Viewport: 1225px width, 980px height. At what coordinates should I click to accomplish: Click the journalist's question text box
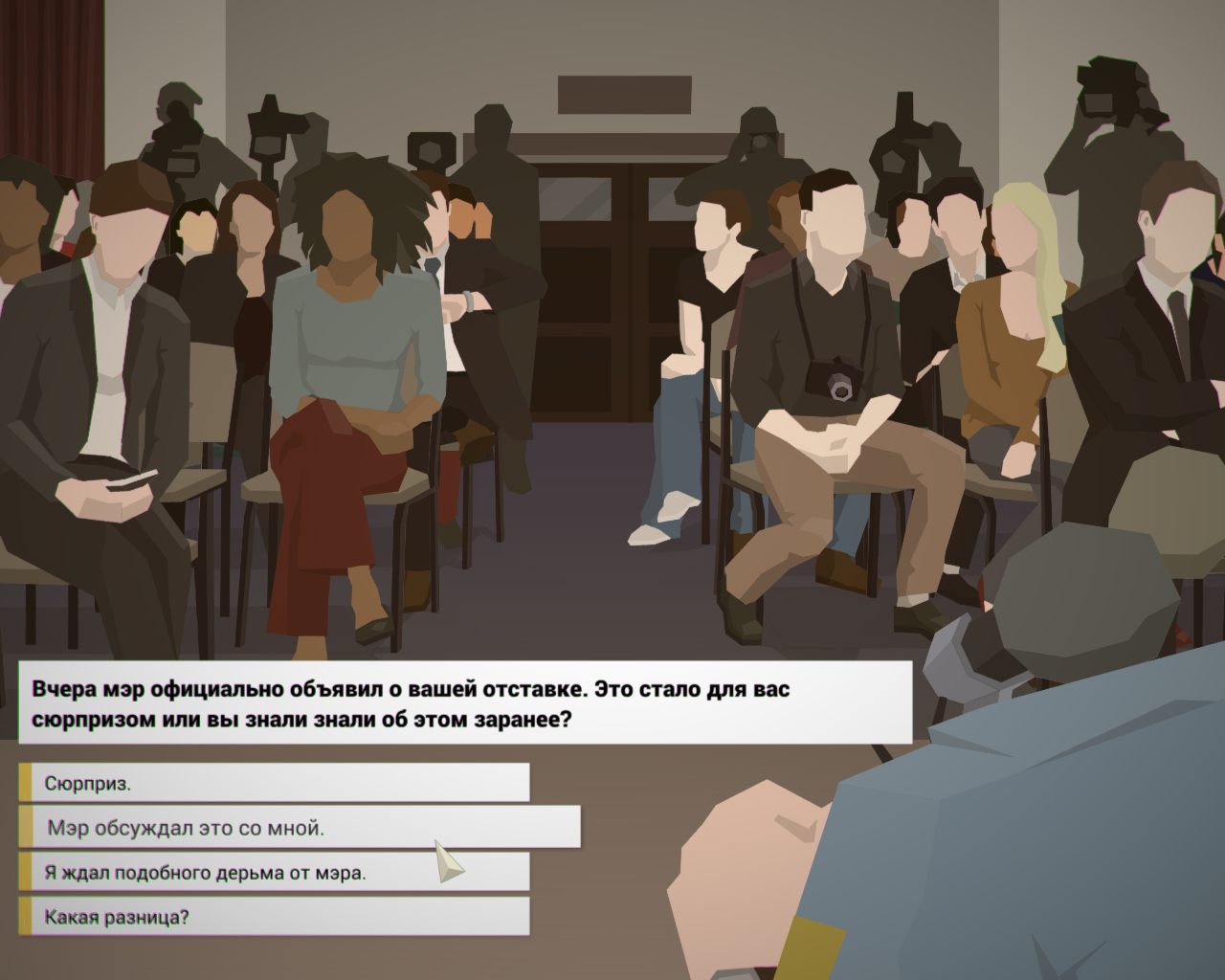459,699
